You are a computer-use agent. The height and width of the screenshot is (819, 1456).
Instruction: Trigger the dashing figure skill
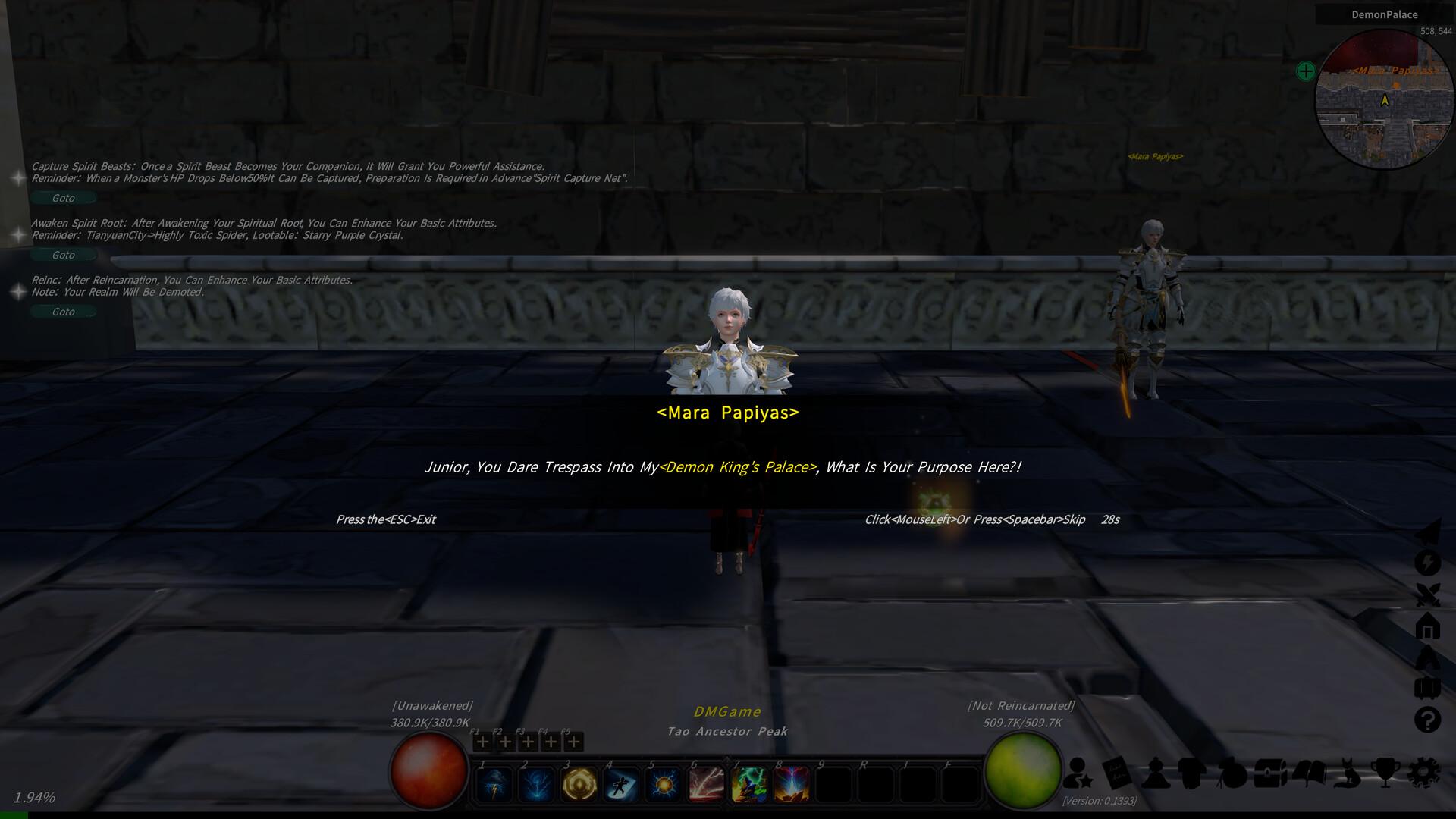[x=622, y=785]
